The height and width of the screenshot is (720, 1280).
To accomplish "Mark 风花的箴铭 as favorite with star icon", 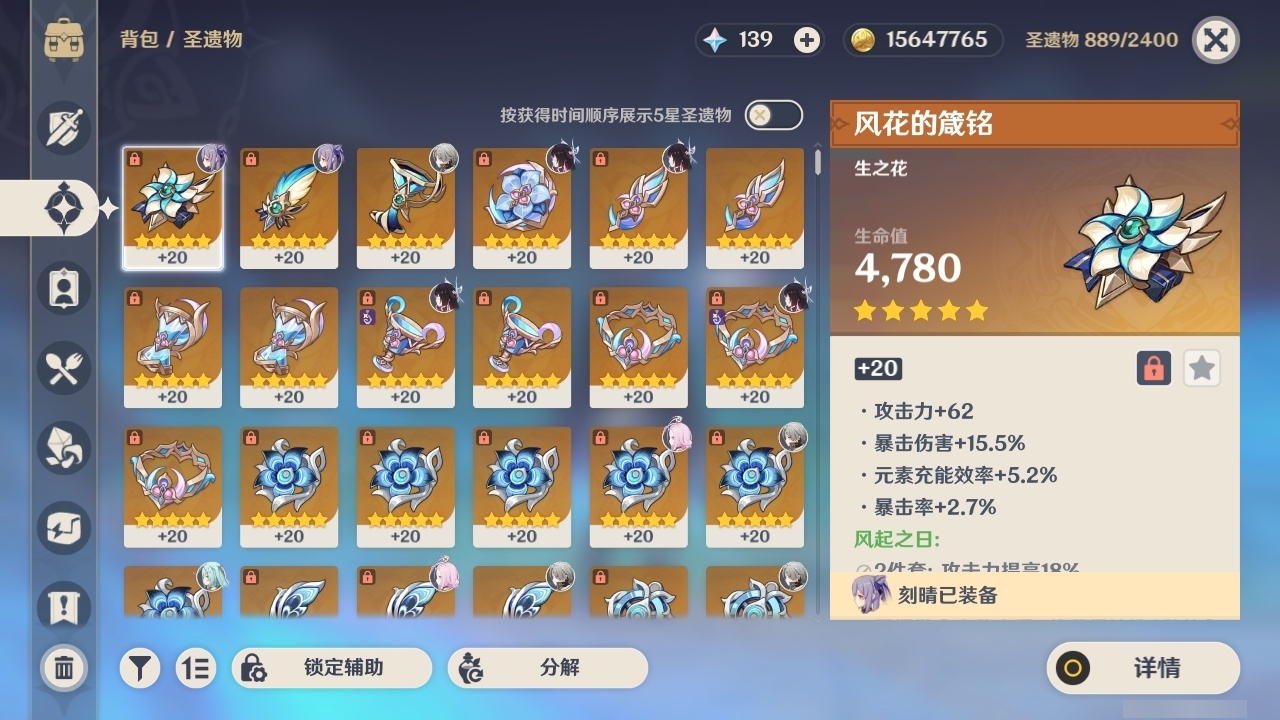I will tap(1201, 368).
